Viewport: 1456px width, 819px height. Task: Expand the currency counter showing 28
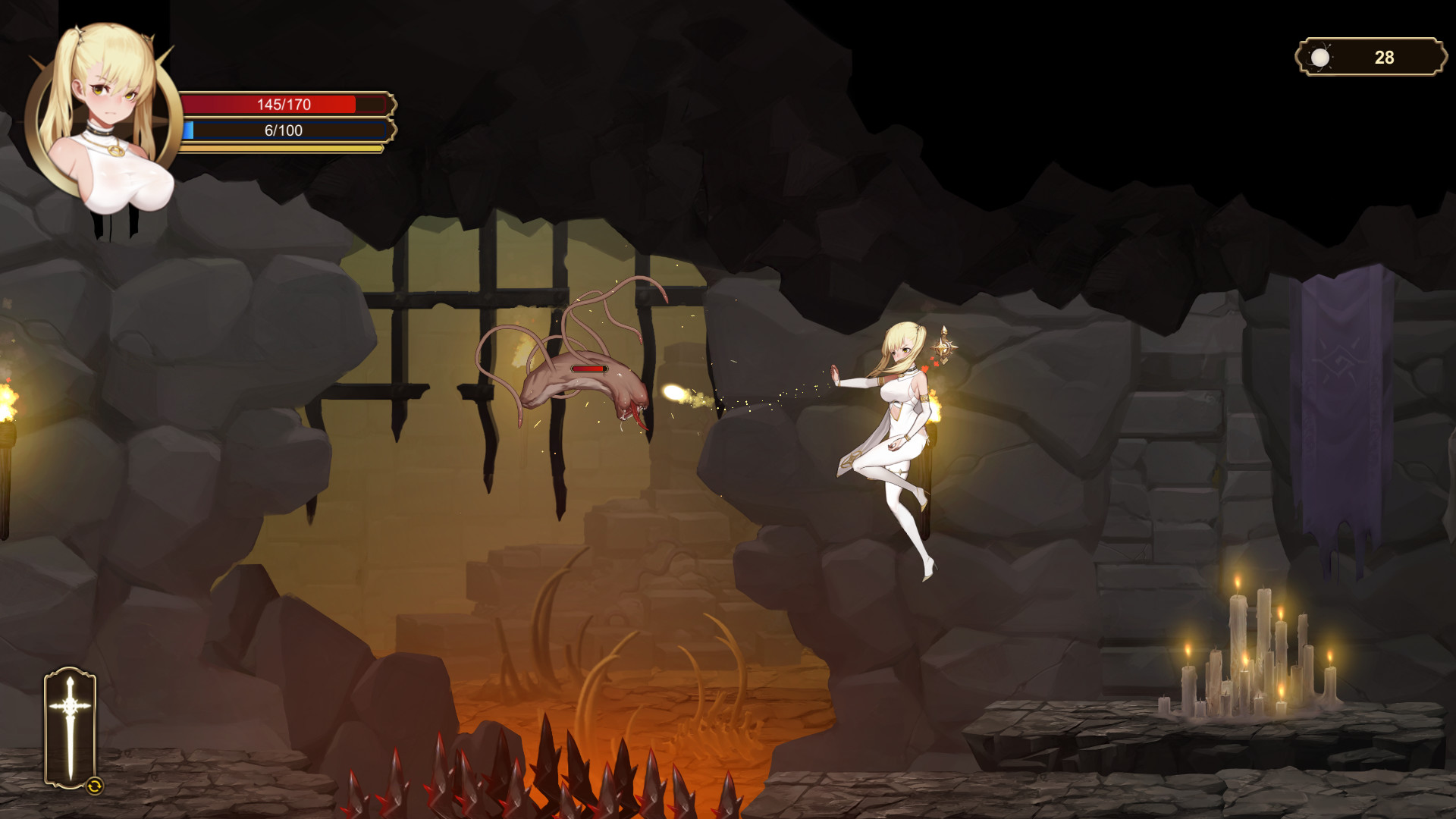point(1373,55)
